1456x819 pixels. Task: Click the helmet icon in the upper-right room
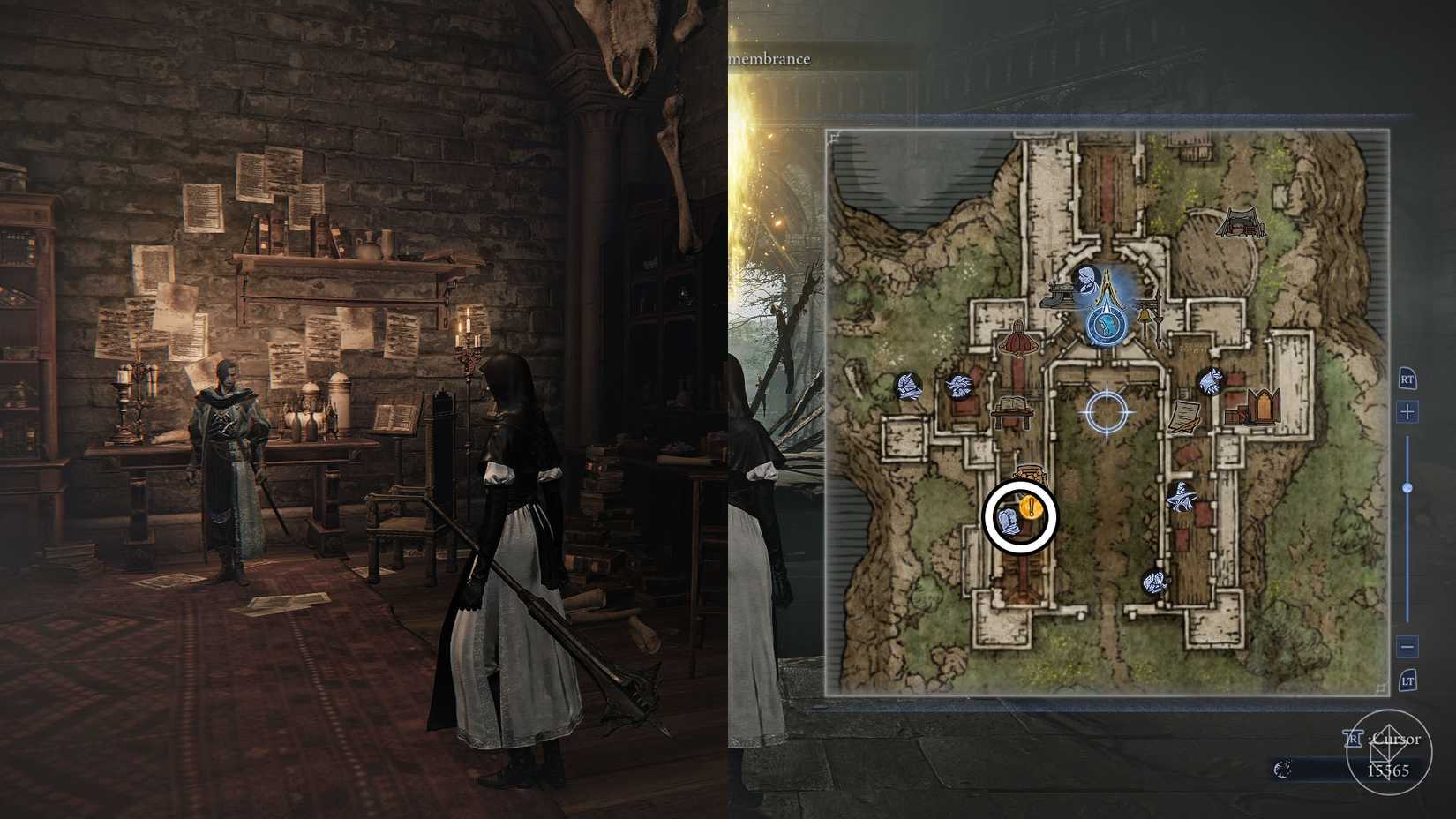[1211, 381]
